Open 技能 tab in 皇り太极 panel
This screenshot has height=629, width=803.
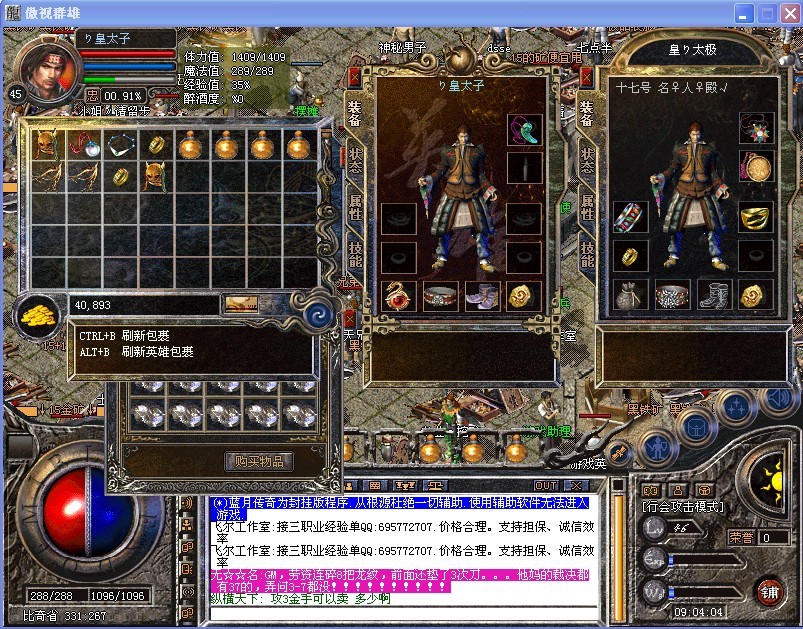pyautogui.click(x=587, y=254)
